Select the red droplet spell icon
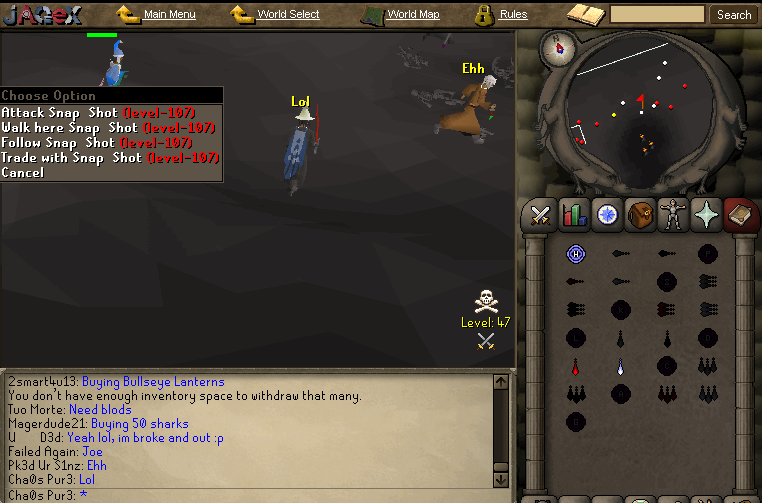This screenshot has width=762, height=503. tap(575, 366)
